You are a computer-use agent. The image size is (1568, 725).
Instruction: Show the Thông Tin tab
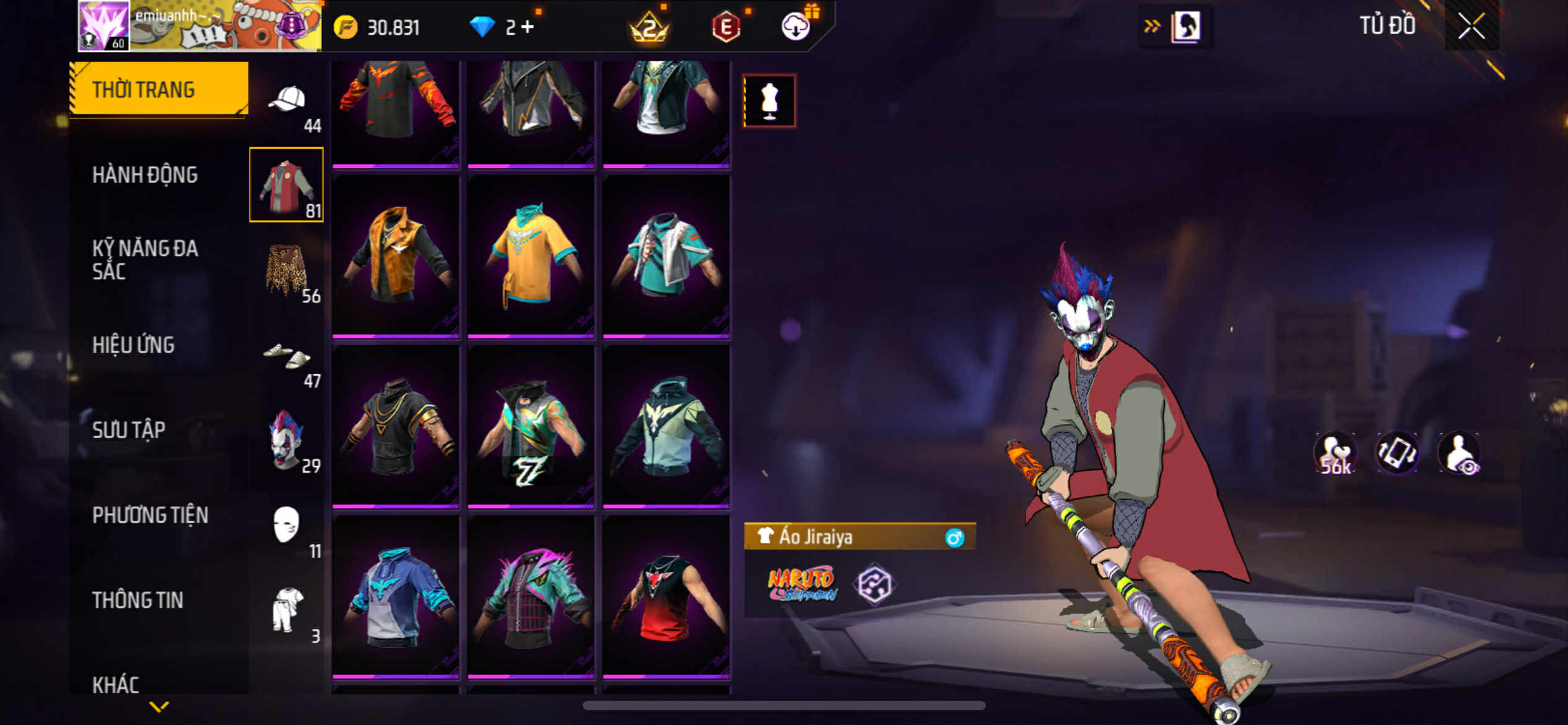137,600
